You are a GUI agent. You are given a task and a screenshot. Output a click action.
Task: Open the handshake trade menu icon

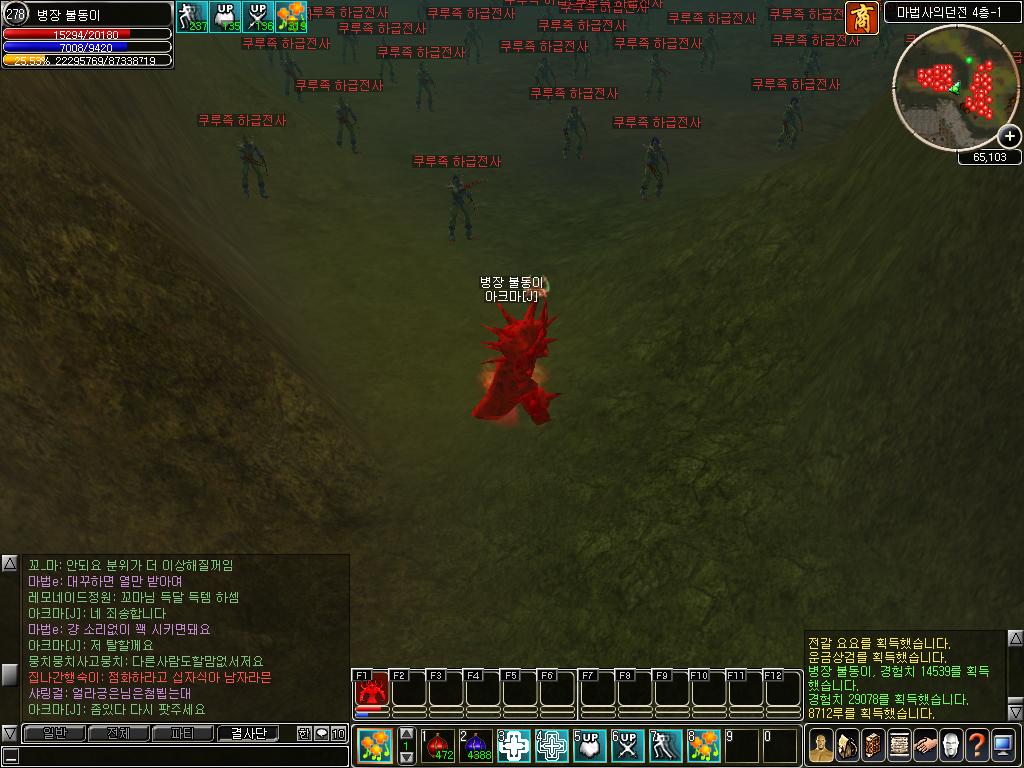tap(925, 745)
